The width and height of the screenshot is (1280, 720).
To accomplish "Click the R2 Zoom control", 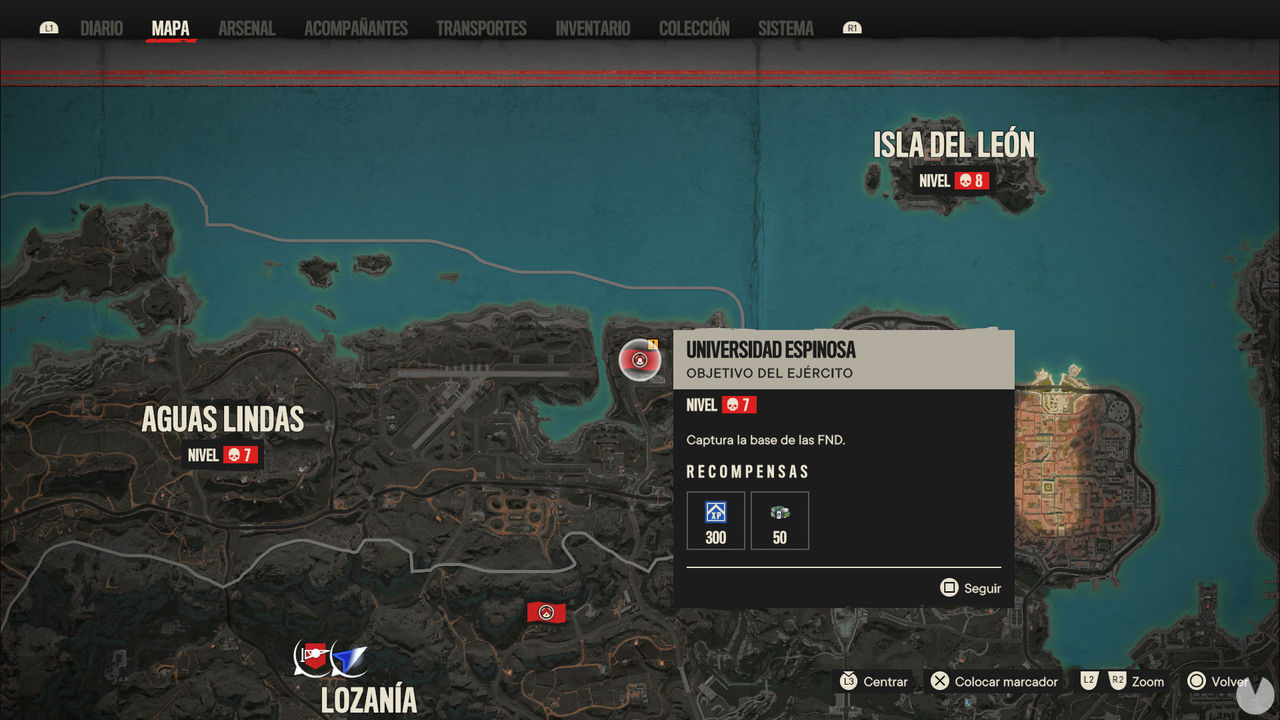I will pyautogui.click(x=1117, y=681).
